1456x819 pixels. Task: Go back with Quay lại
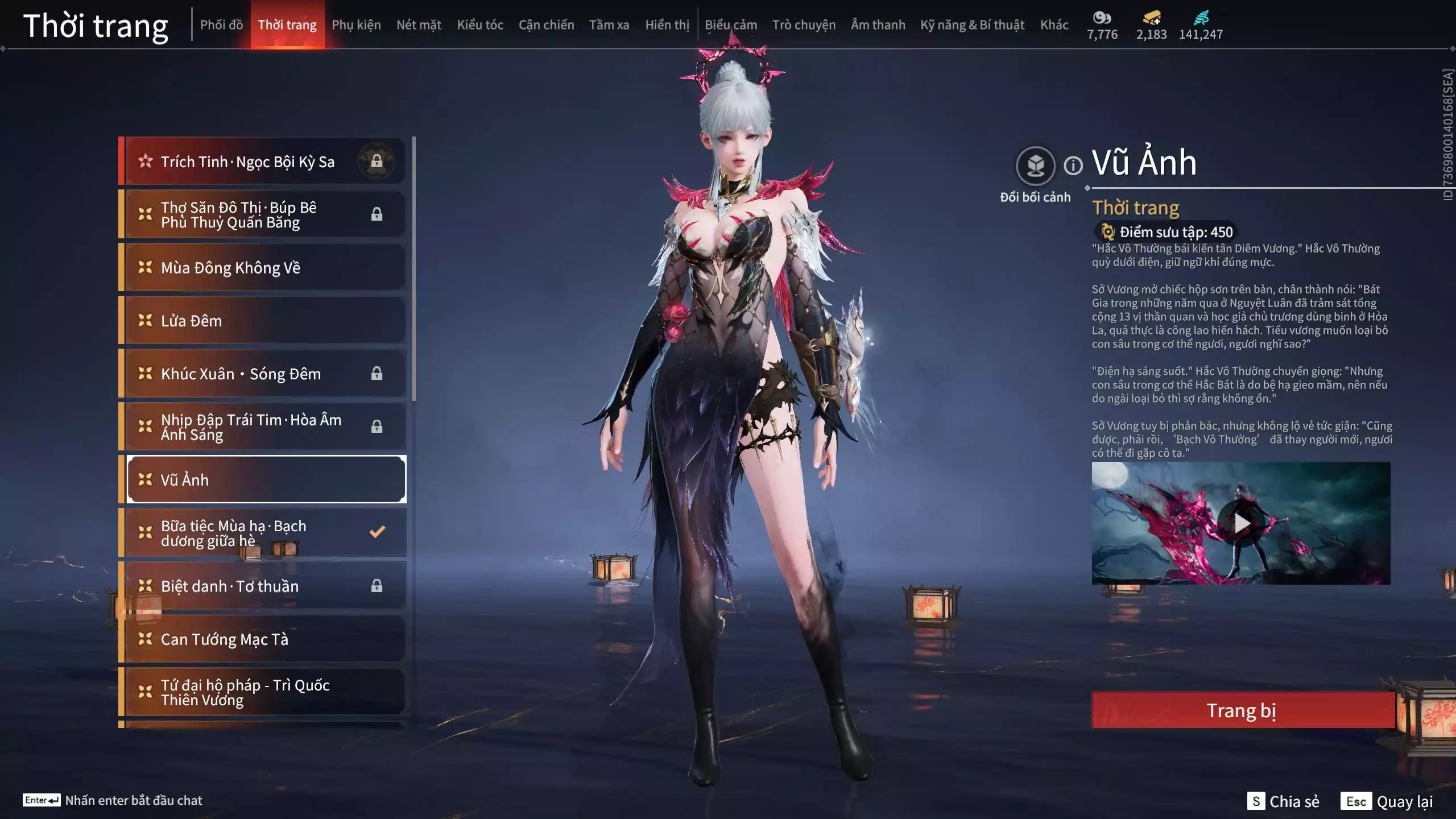click(x=1387, y=801)
